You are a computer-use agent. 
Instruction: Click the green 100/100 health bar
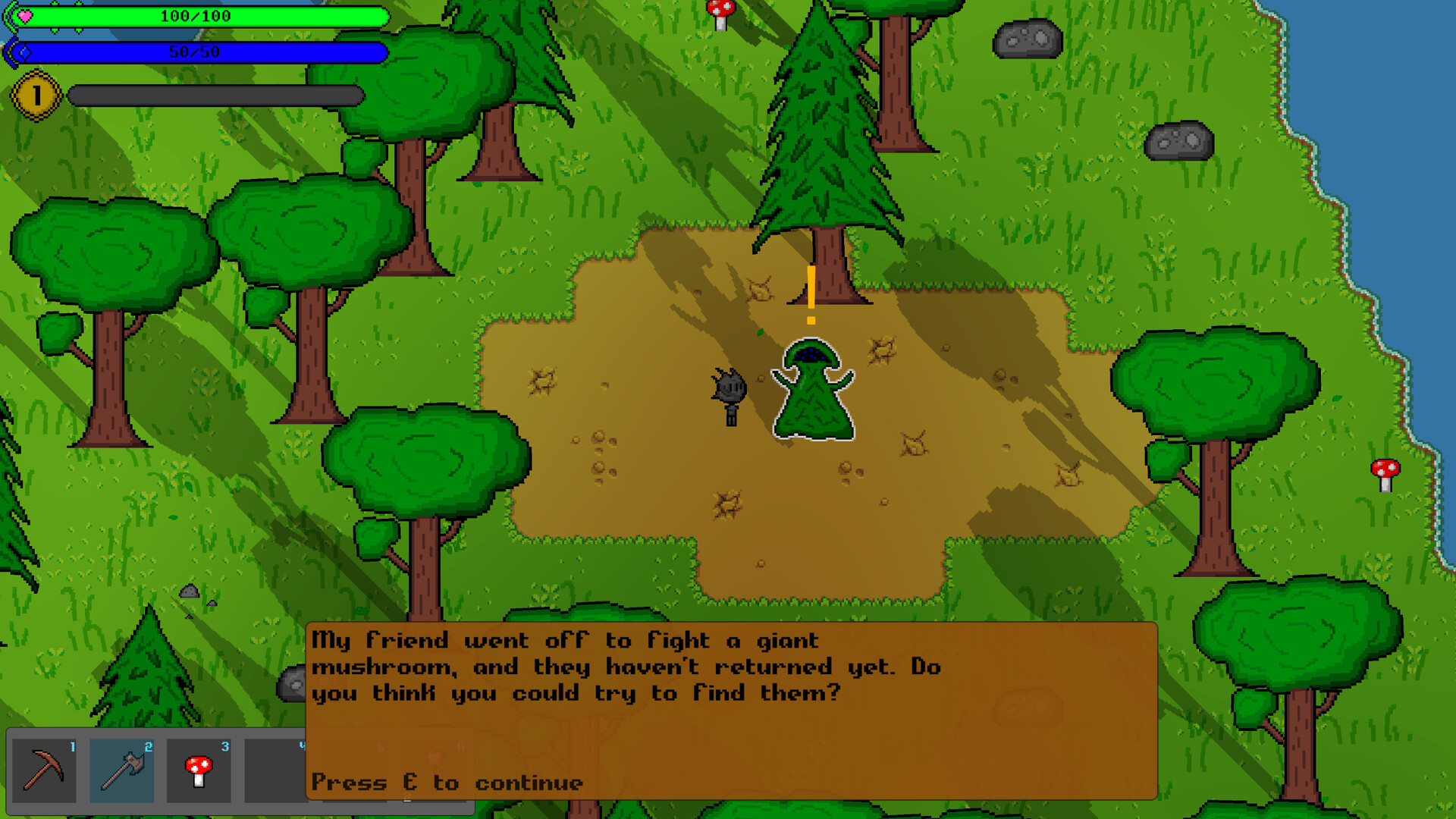tap(193, 15)
